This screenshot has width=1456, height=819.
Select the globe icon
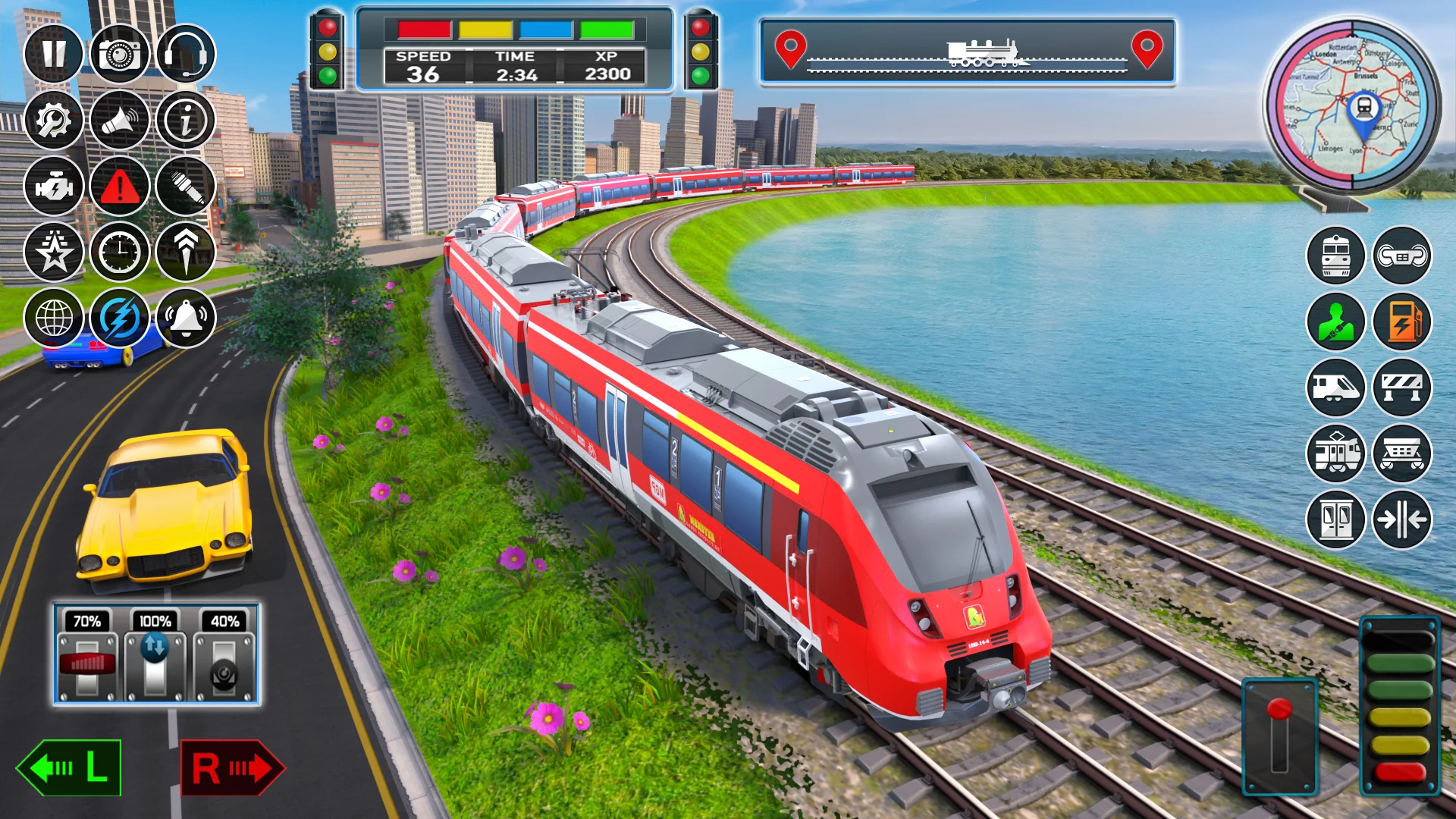pyautogui.click(x=53, y=318)
